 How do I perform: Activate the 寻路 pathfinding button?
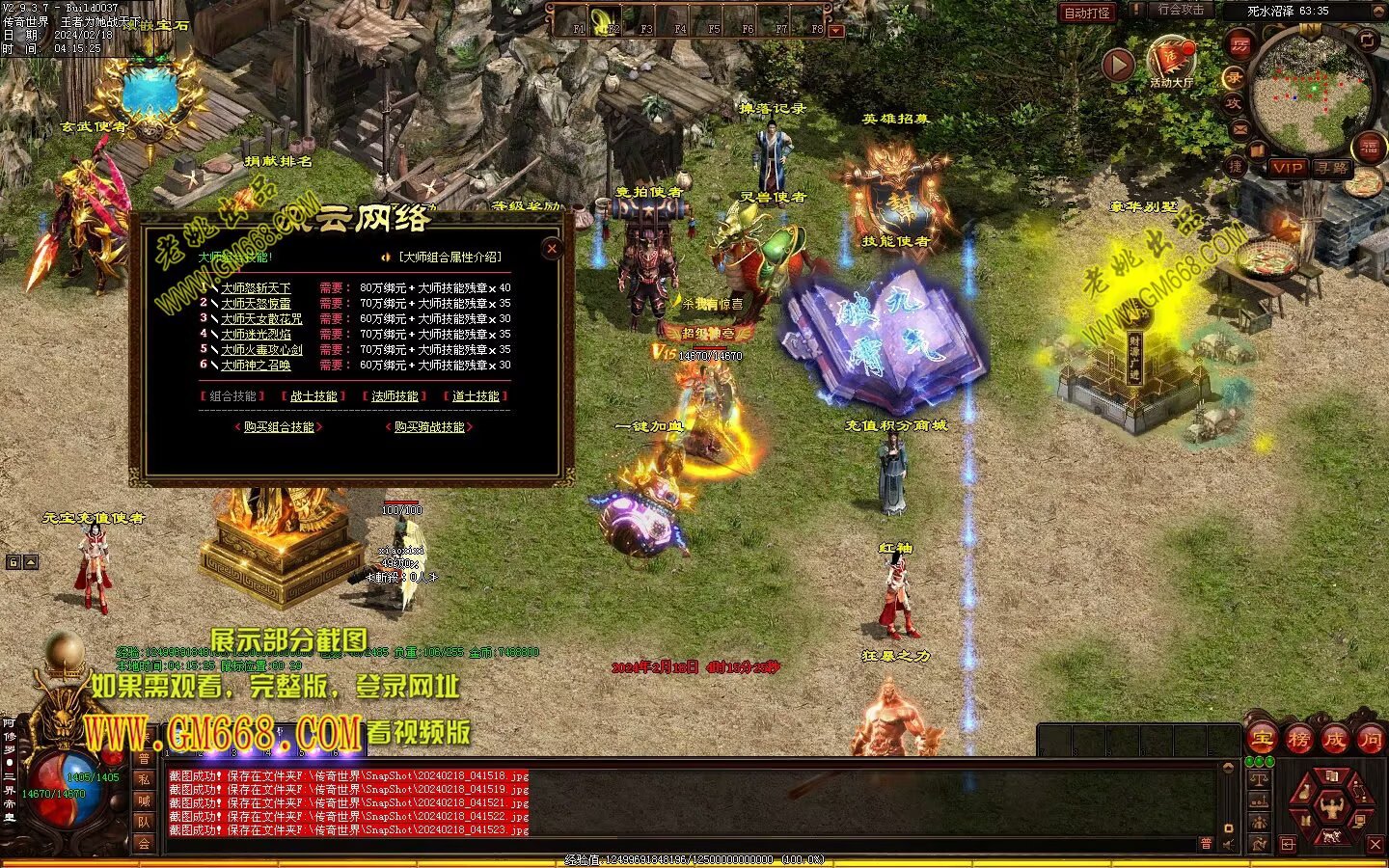pyautogui.click(x=1332, y=168)
